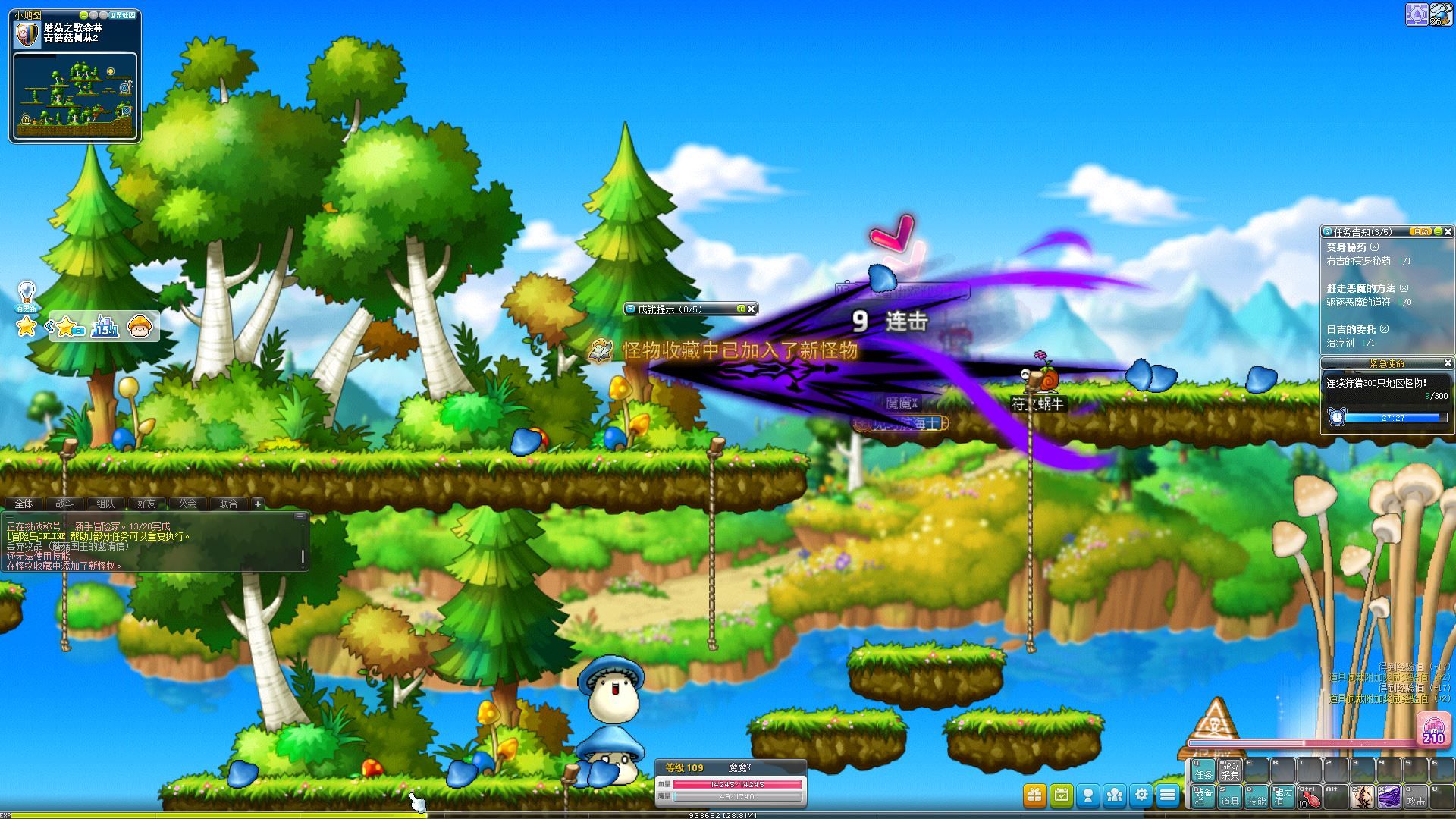The width and height of the screenshot is (1456, 819).
Task: Activate the purple slash skill slot
Action: [x=1389, y=797]
